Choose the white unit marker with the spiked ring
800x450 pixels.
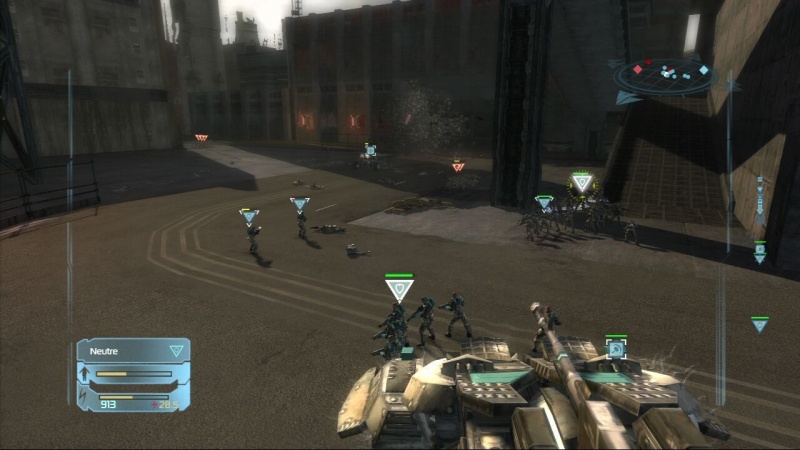point(581,182)
